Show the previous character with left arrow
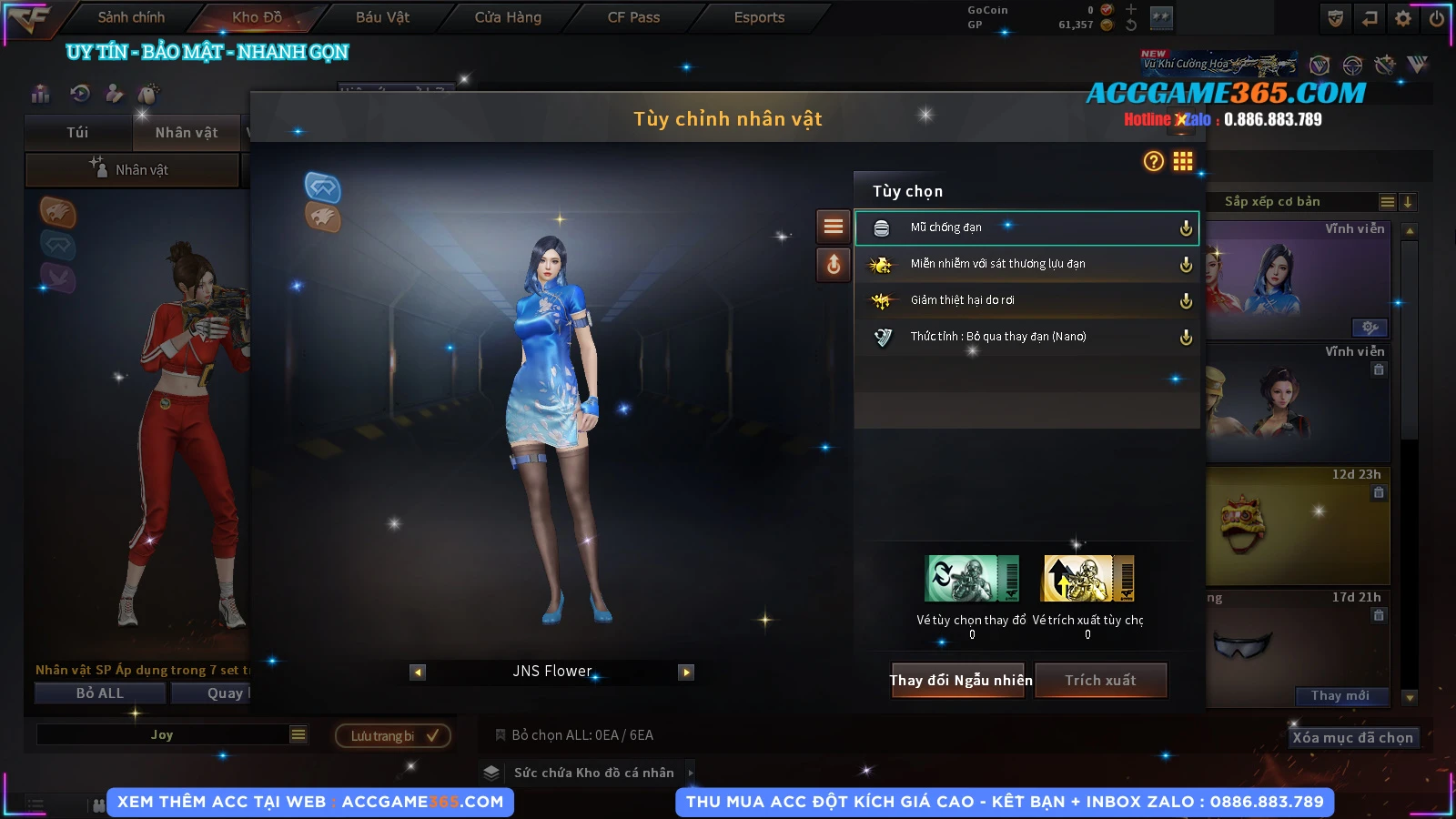This screenshot has width=1456, height=819. click(x=418, y=672)
